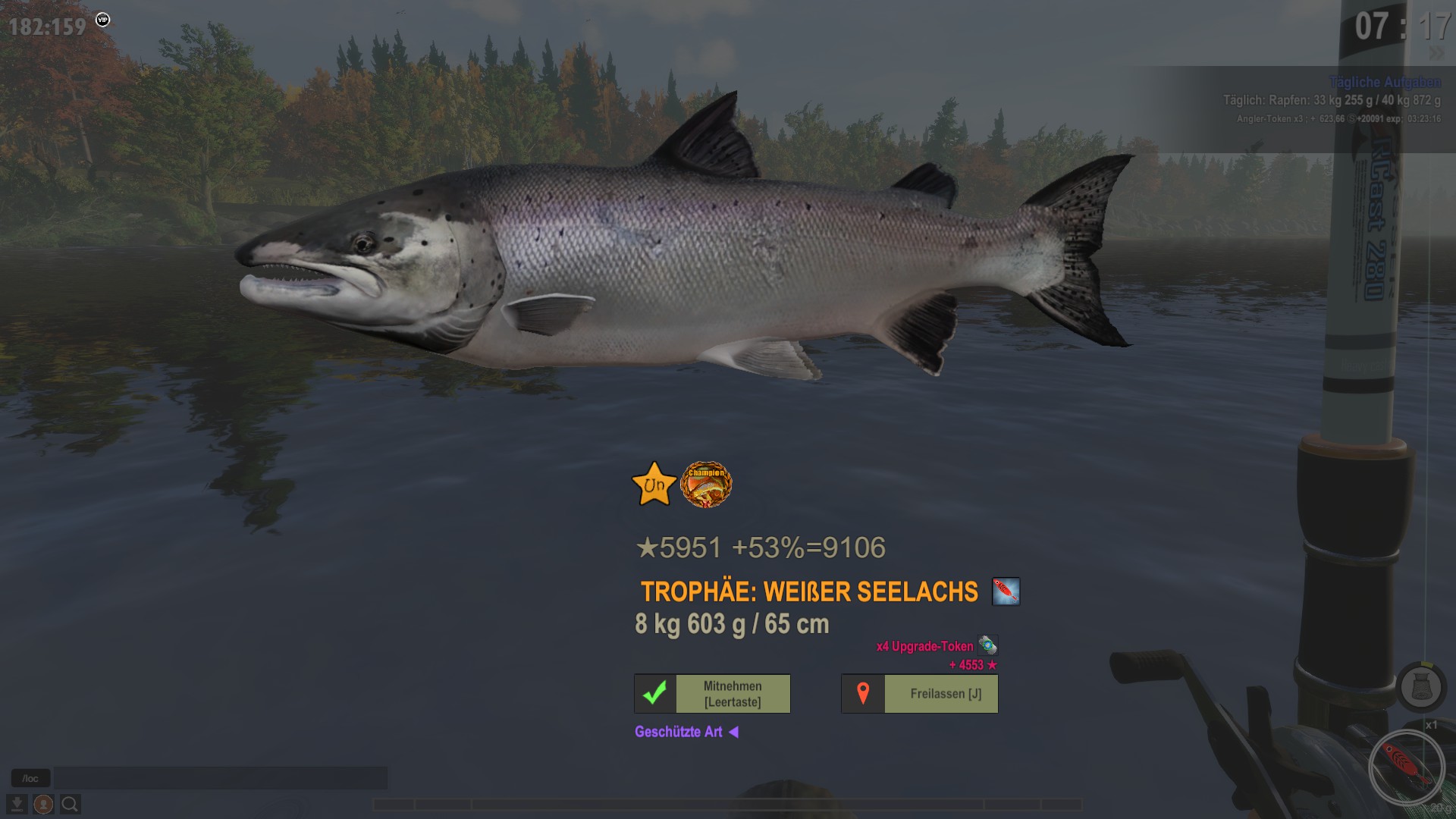Select the equipped red spoon lure circle
Screen dimensions: 1456x819
[x=1407, y=767]
